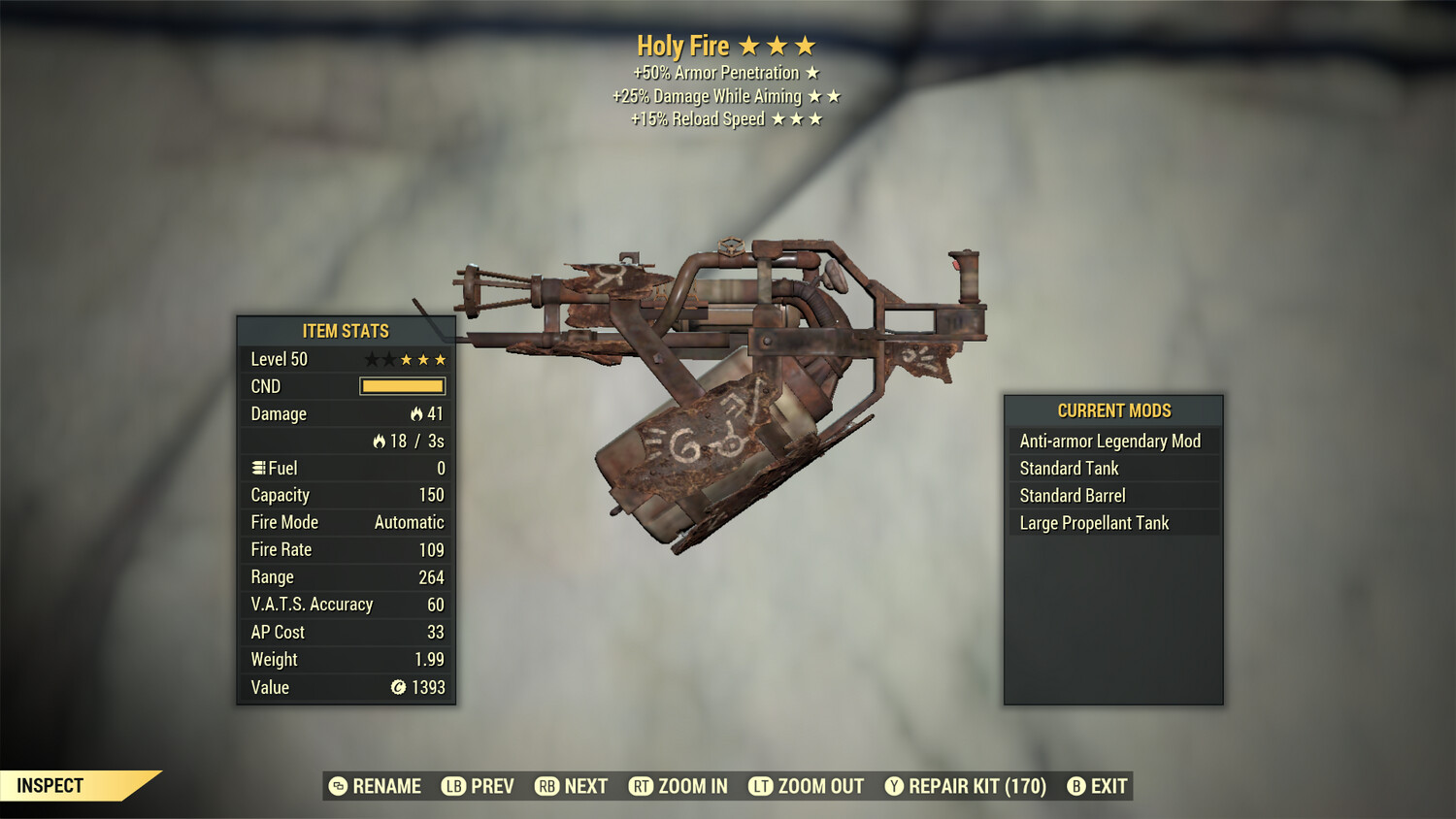Expand the Anti-armor Legendary Mod entry
Image resolution: width=1456 pixels, height=819 pixels.
point(1109,441)
